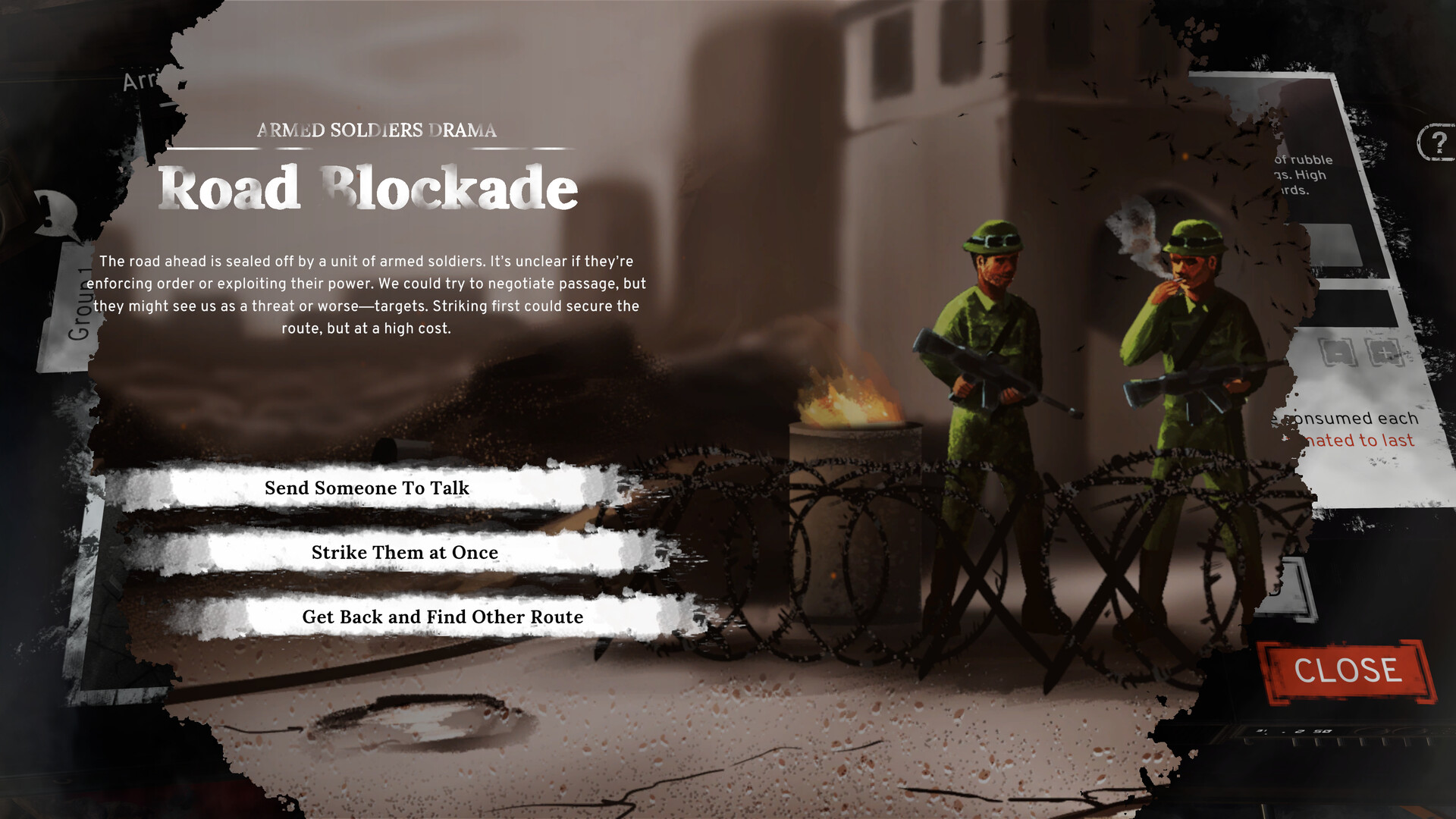
Task: Click the Road Blockade title
Action: [368, 188]
